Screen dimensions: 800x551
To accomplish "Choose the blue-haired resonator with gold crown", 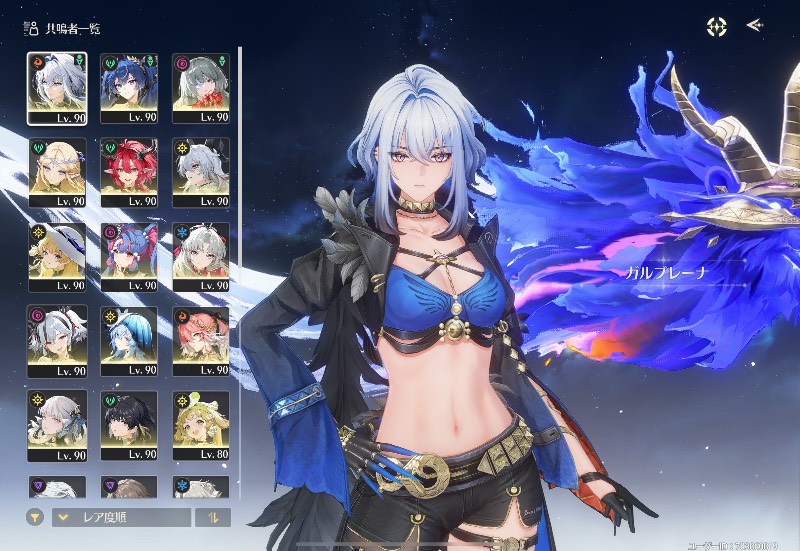I will tap(129, 88).
